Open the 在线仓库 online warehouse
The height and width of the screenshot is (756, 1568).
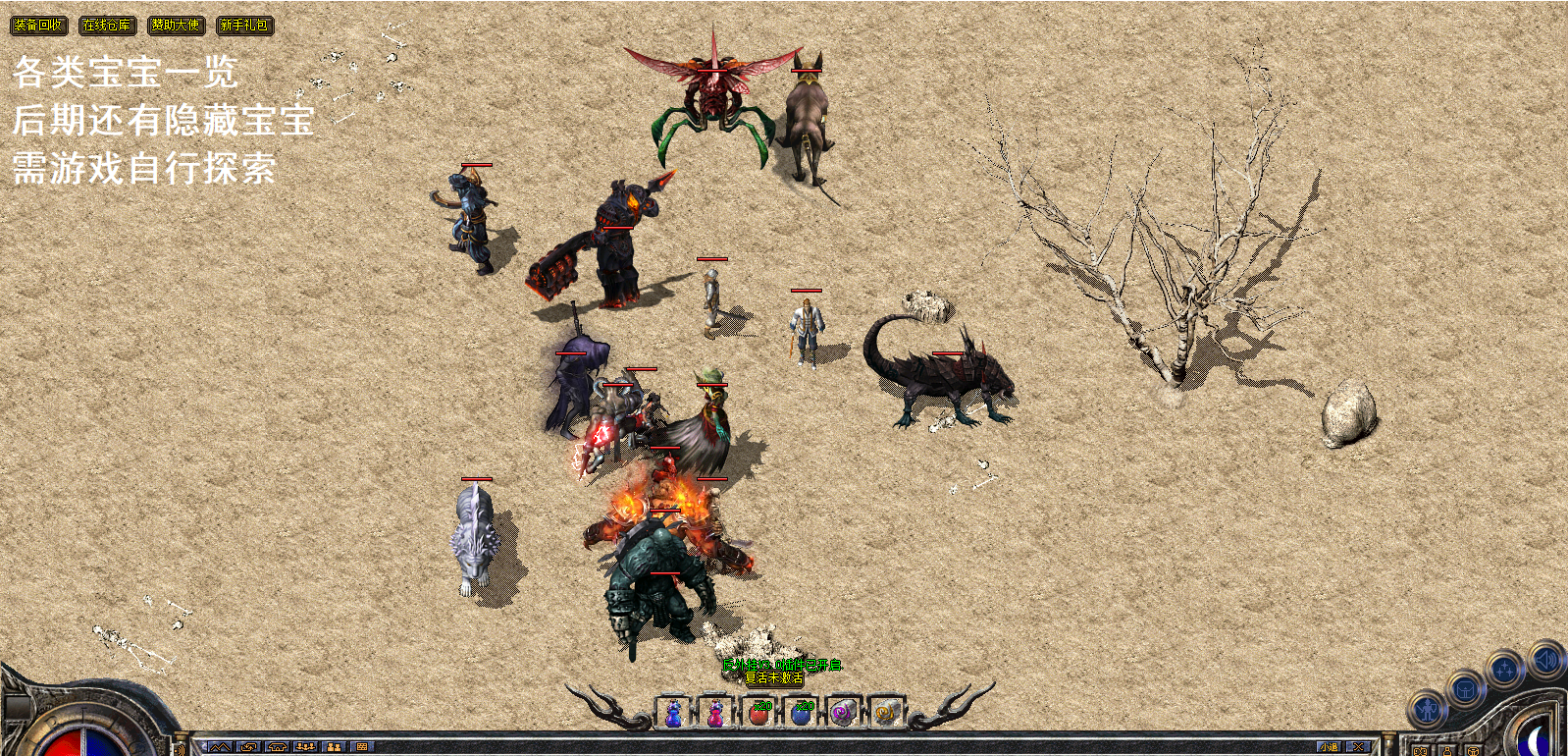[x=107, y=26]
